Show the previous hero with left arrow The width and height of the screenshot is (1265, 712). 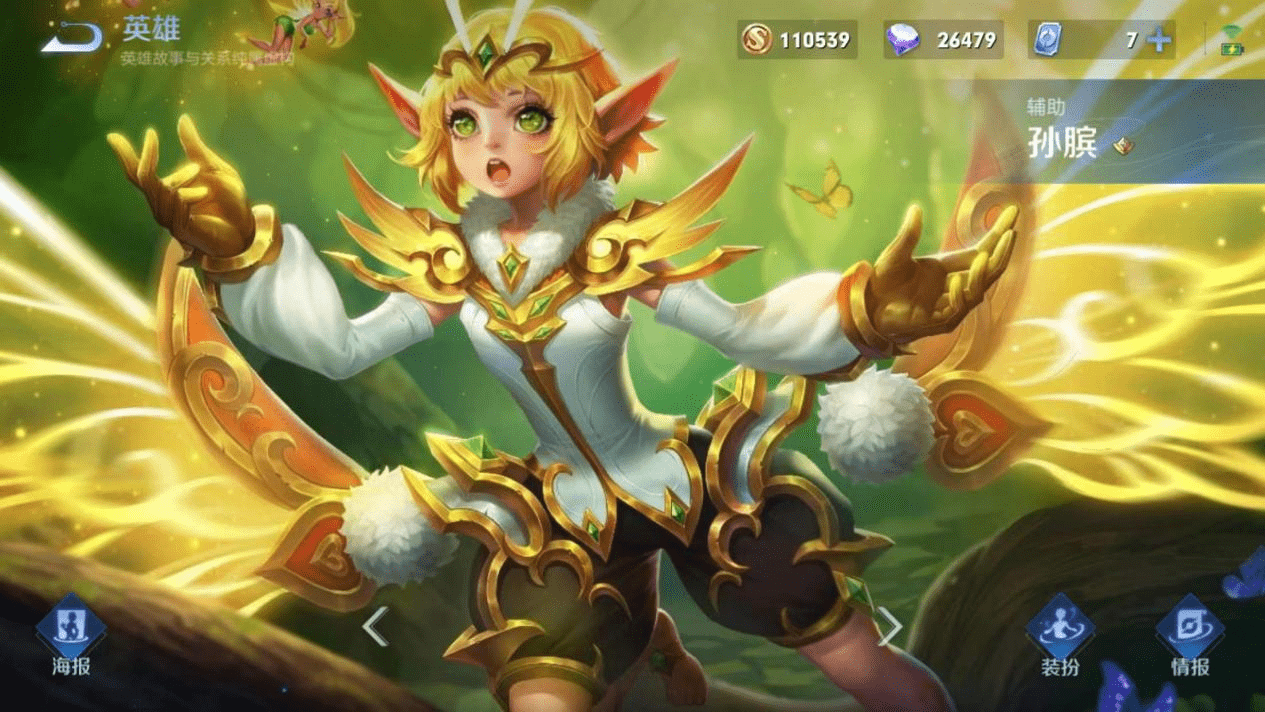point(375,627)
